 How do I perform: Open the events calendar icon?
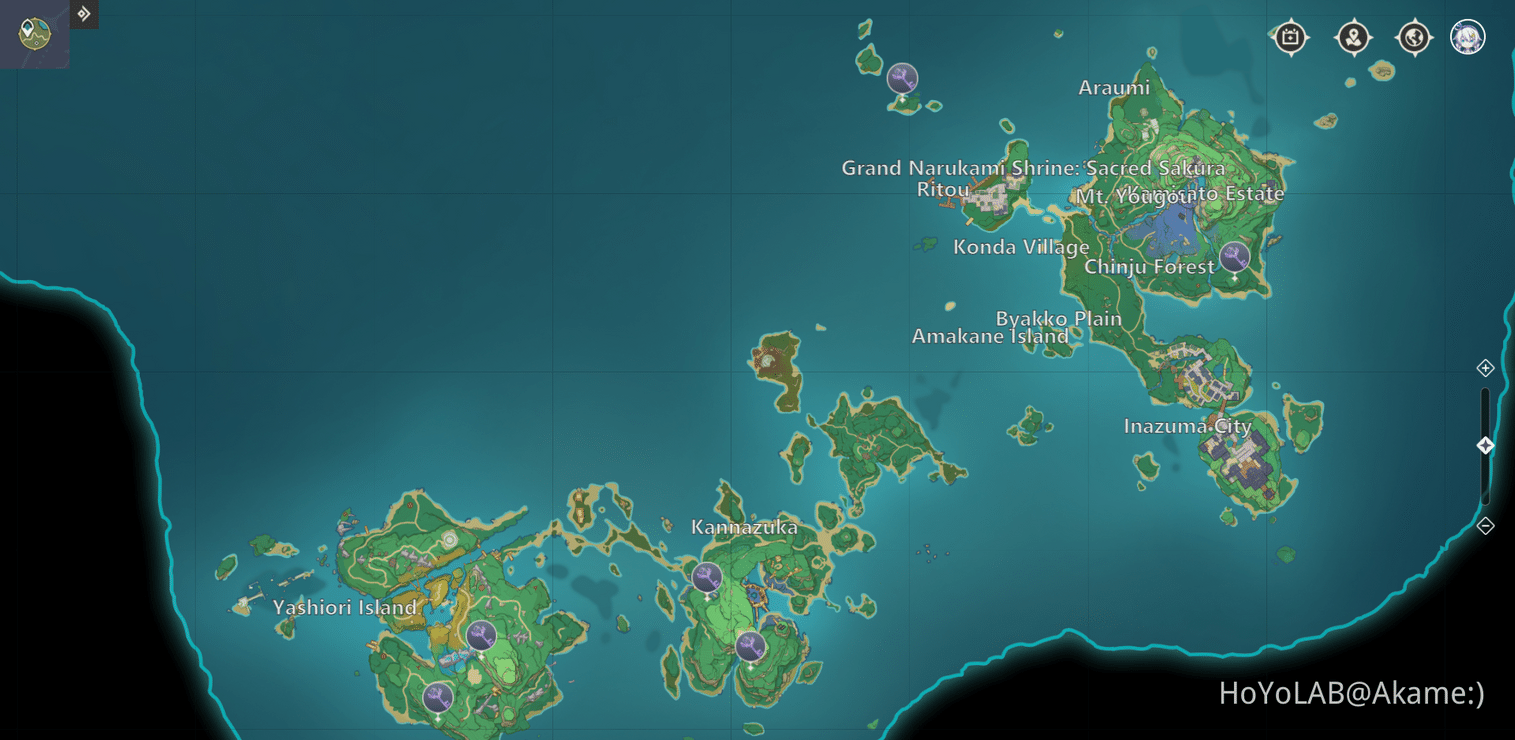[x=1290, y=37]
